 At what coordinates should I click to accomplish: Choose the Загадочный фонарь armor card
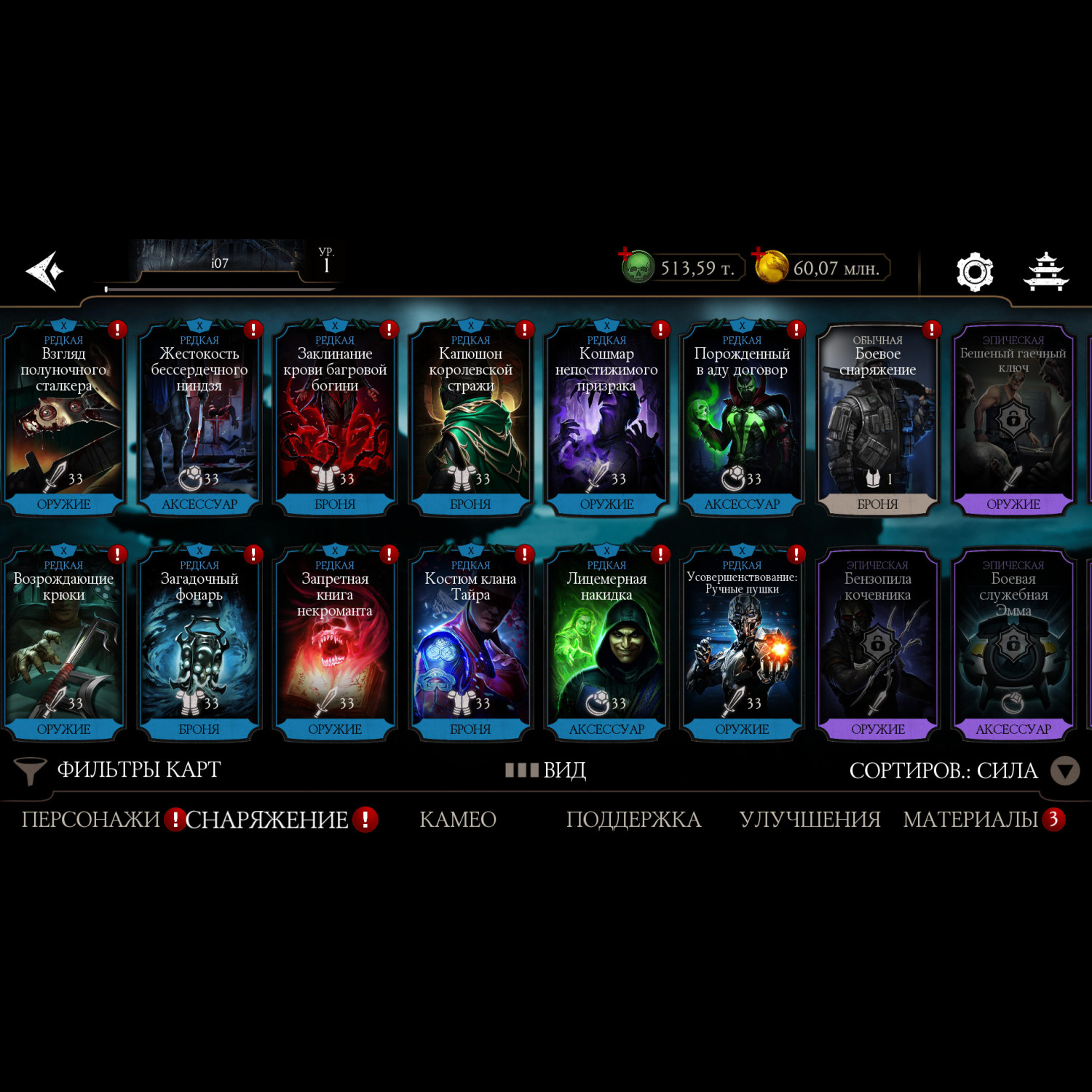[x=199, y=644]
